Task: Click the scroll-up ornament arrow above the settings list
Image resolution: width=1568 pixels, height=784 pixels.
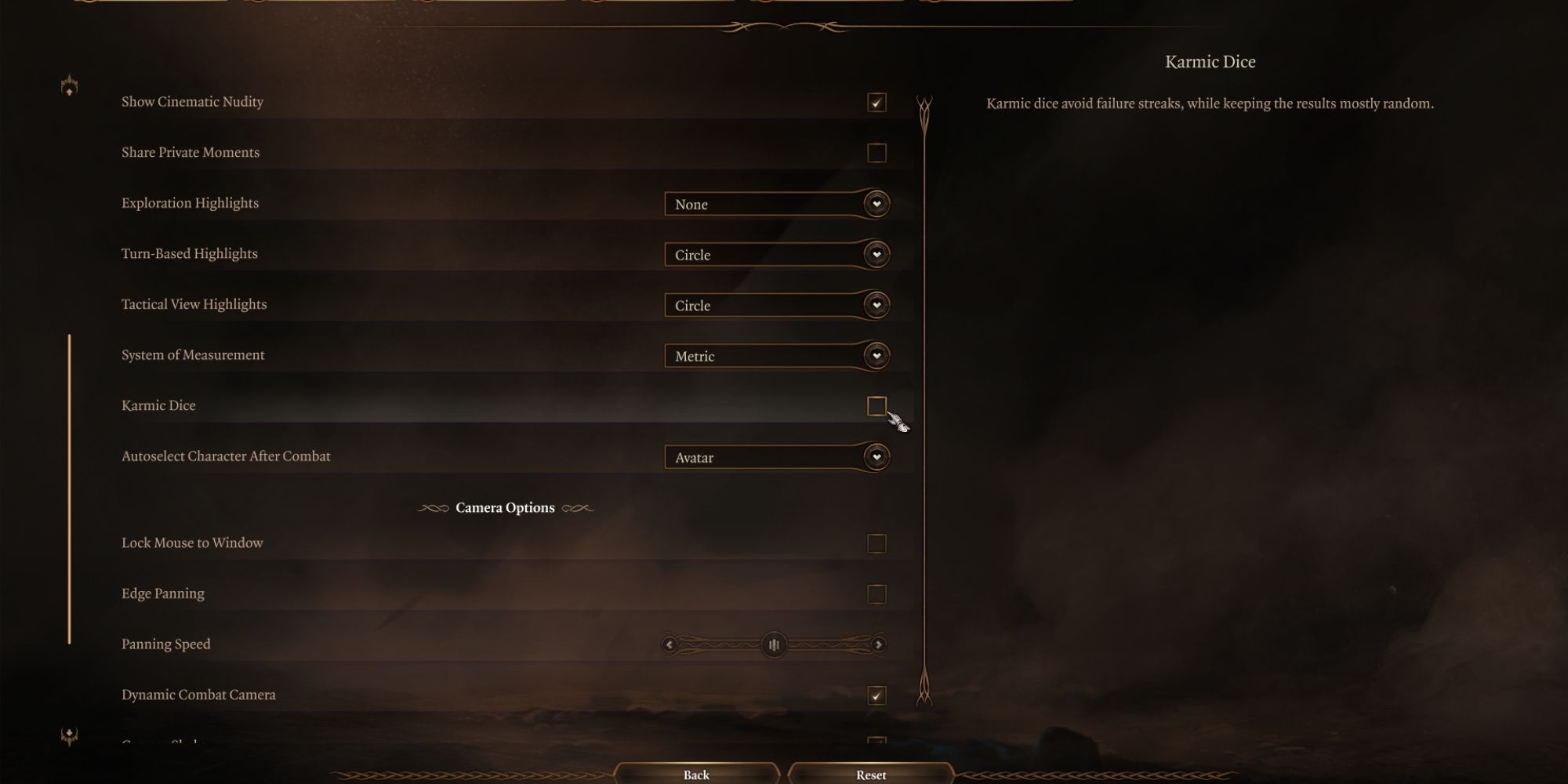Action: (x=69, y=86)
